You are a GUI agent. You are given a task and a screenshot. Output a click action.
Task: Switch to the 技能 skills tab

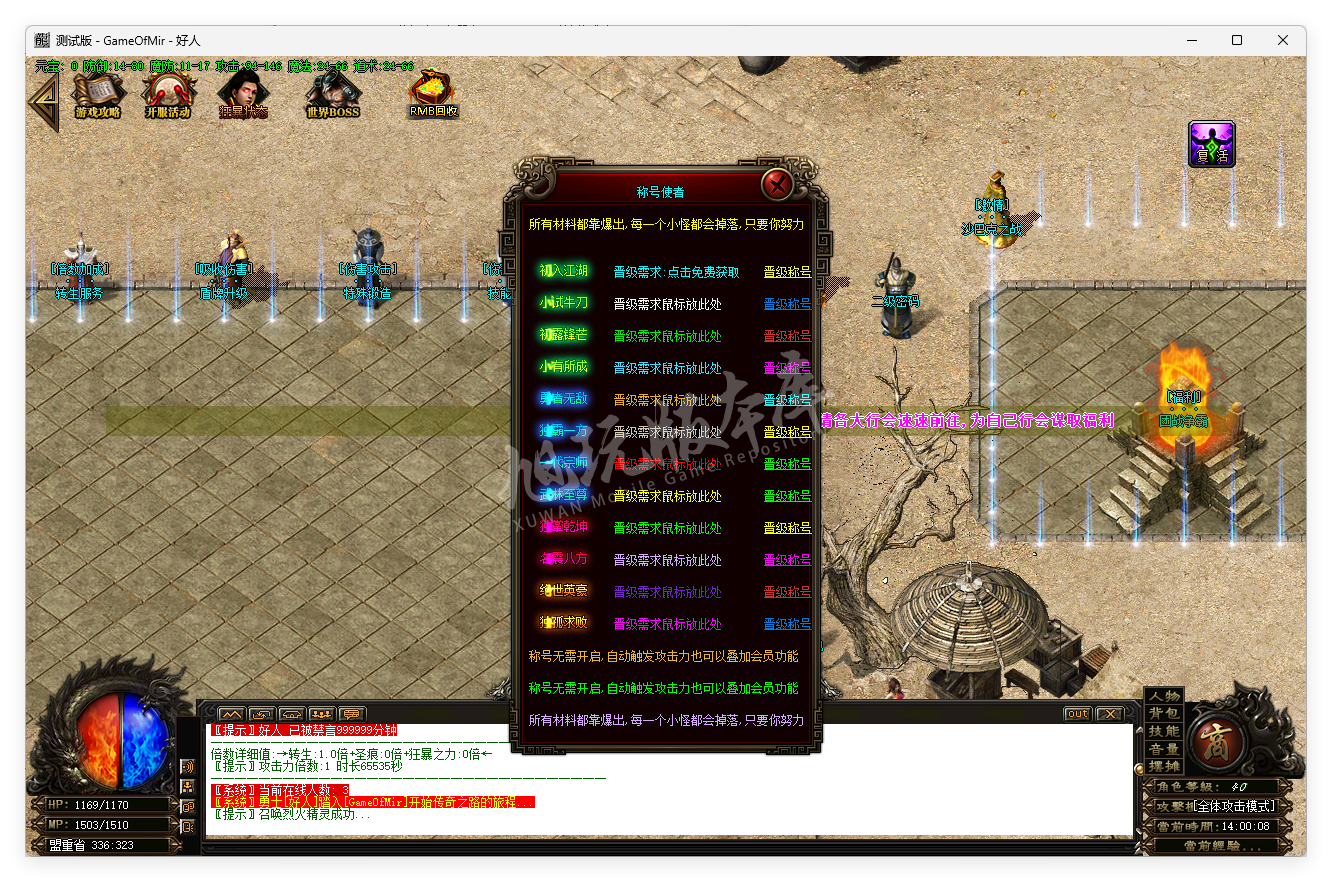[x=1163, y=731]
